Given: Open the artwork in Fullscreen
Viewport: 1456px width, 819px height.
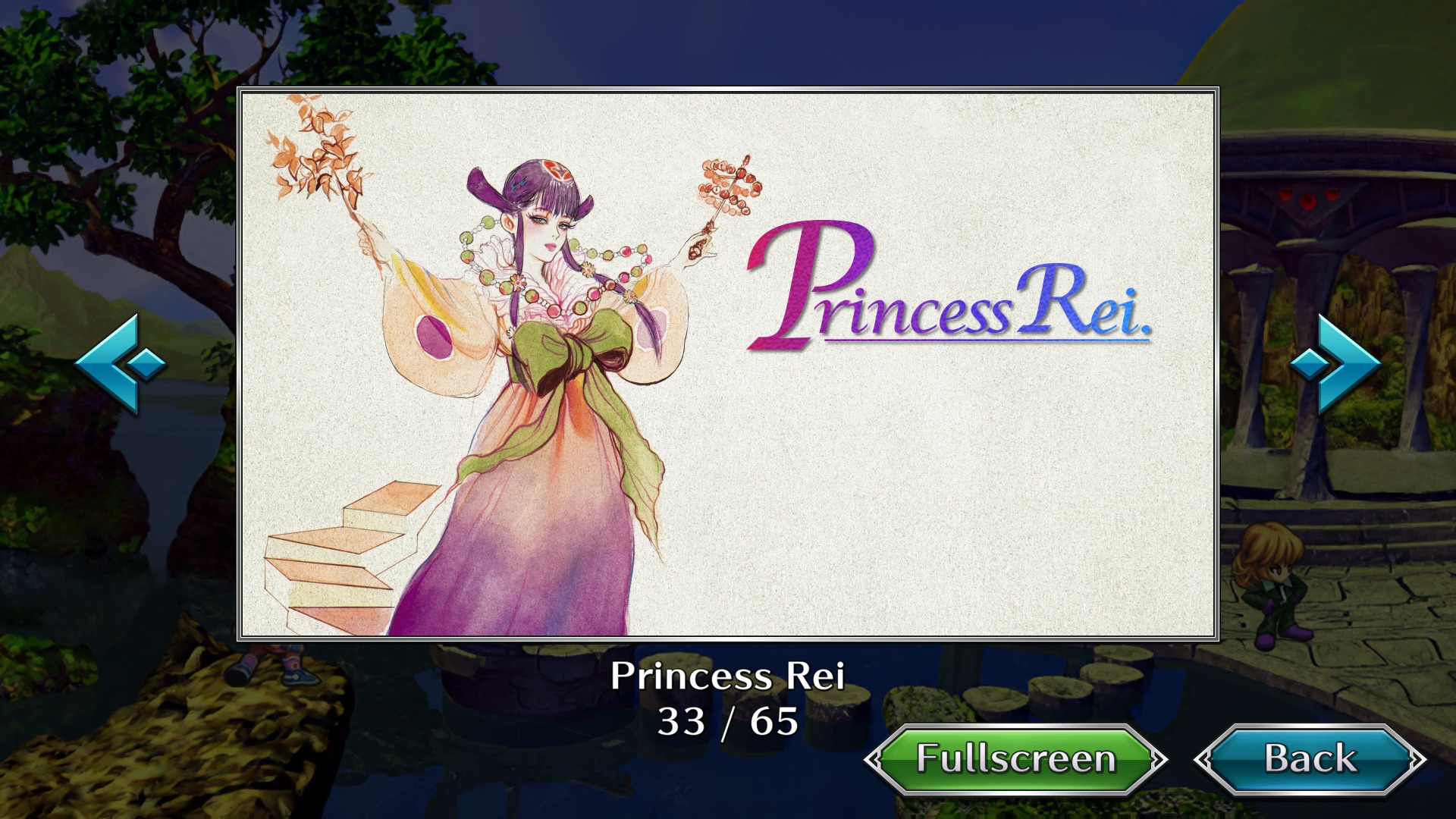Looking at the screenshot, I should 1015,759.
